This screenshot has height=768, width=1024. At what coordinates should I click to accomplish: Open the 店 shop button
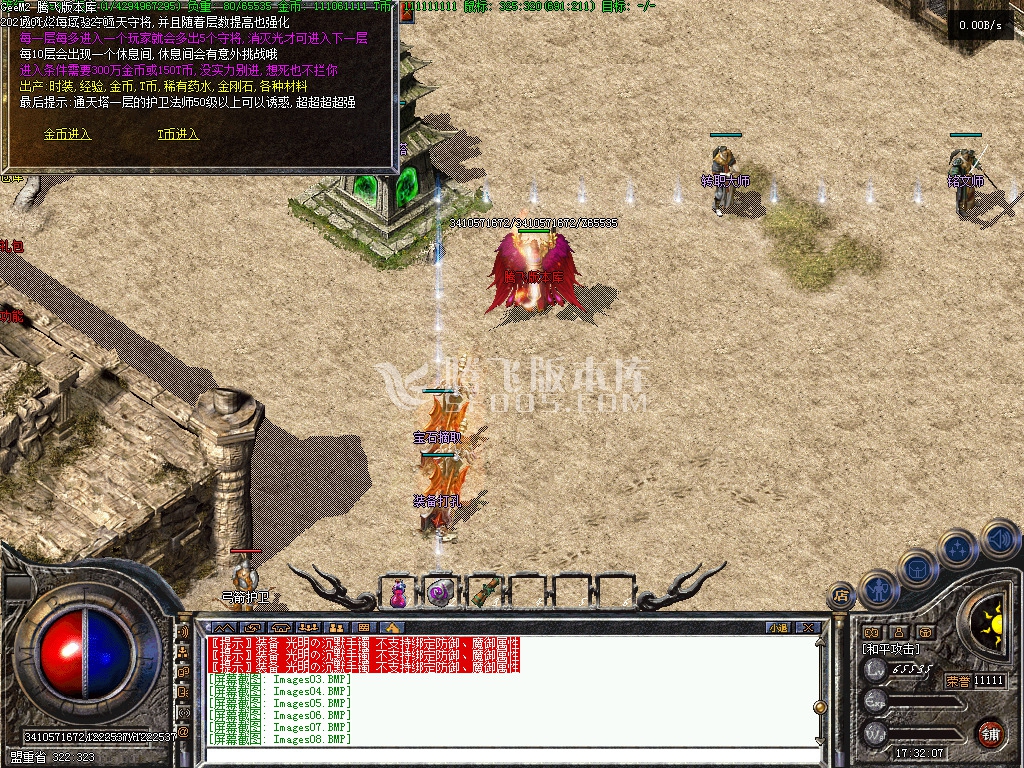tap(840, 595)
